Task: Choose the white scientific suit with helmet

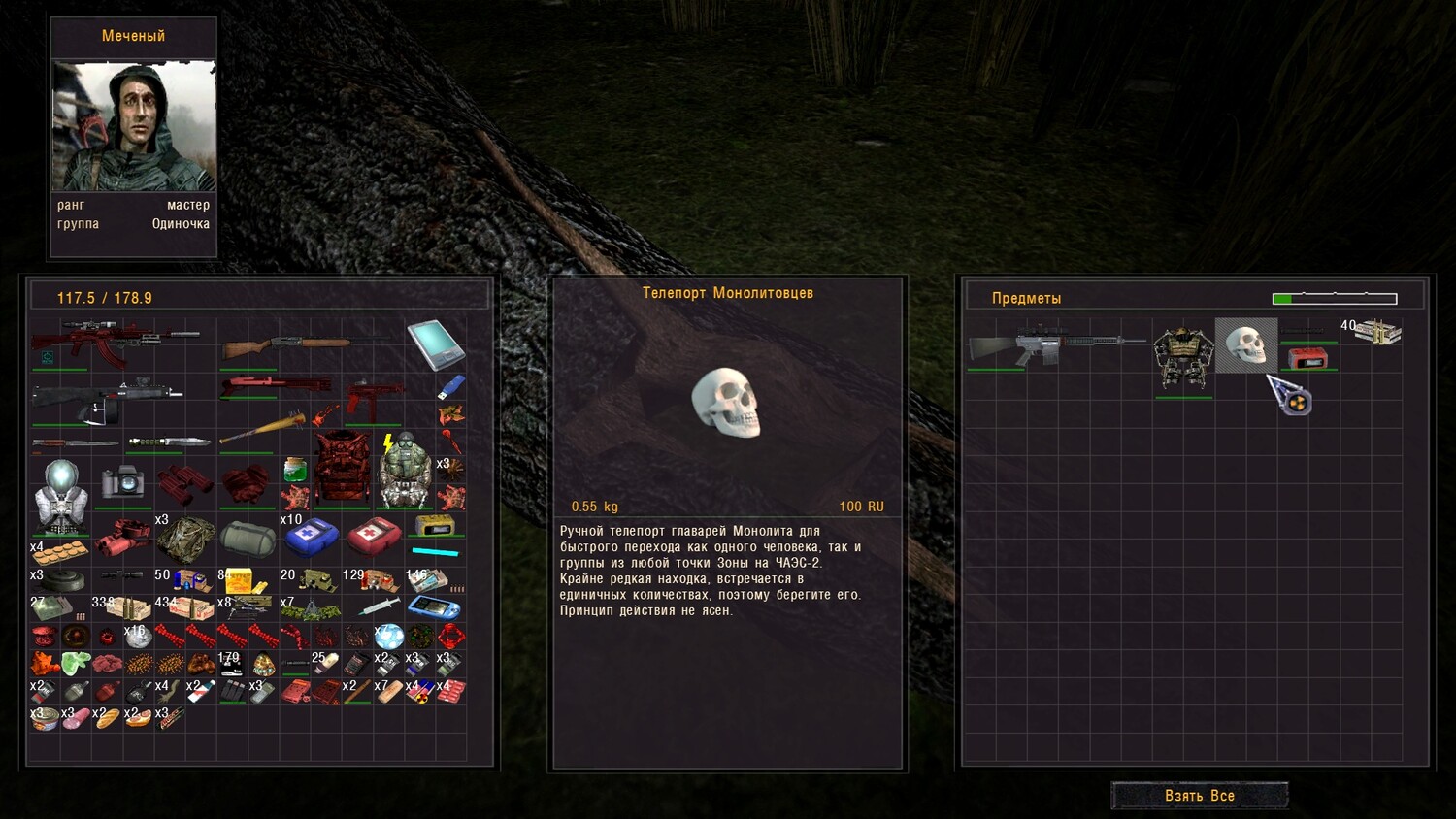Action: click(61, 497)
